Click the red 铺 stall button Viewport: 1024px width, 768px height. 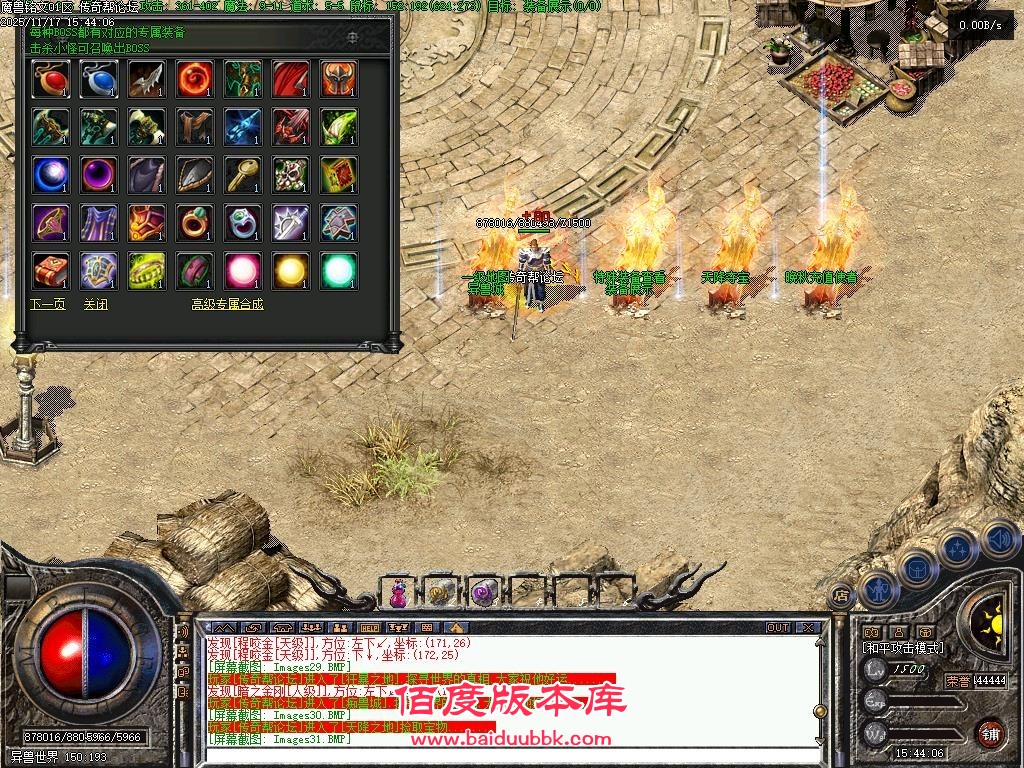coord(990,731)
